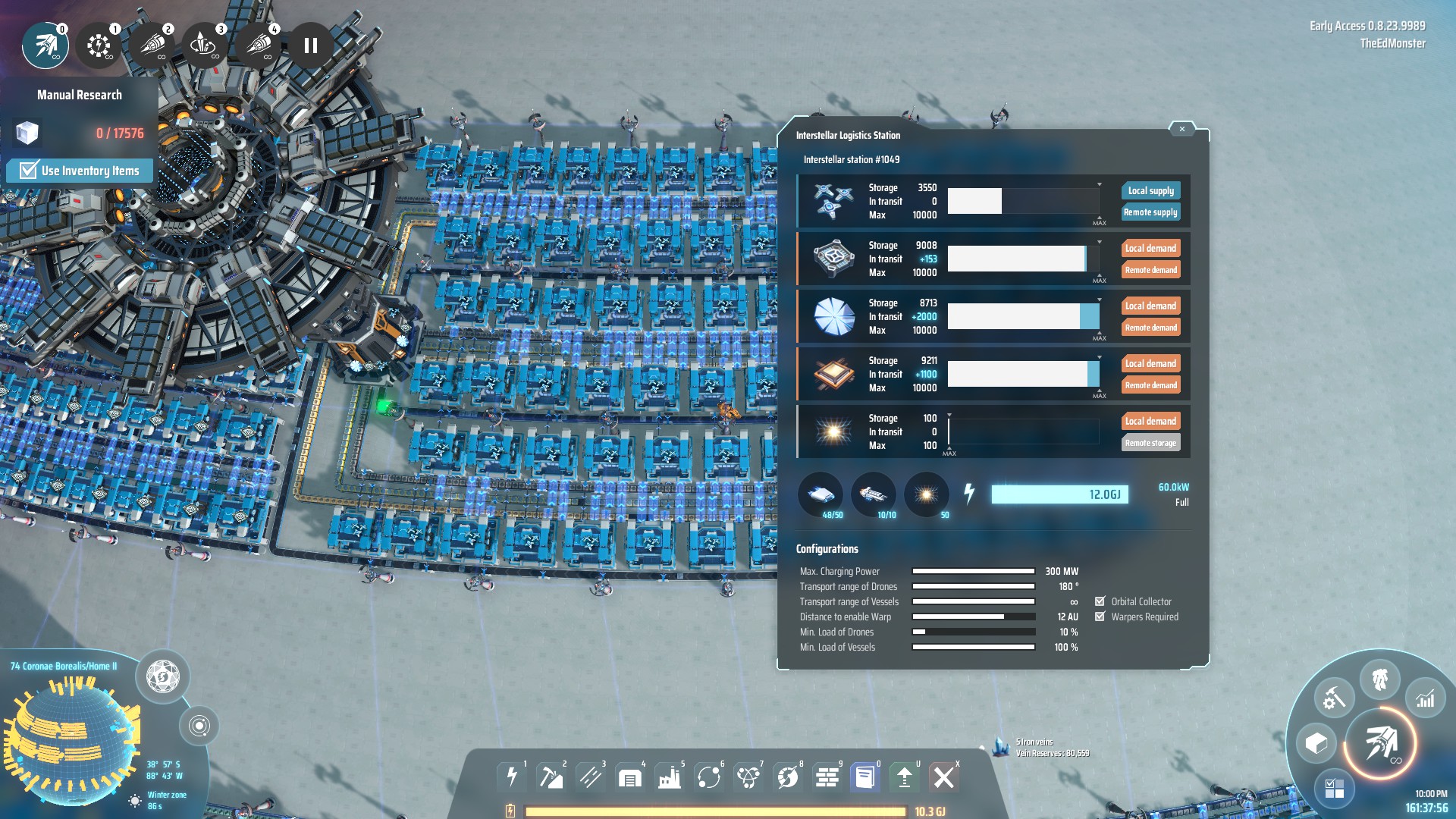Change the Remote storage setting

tap(1150, 443)
